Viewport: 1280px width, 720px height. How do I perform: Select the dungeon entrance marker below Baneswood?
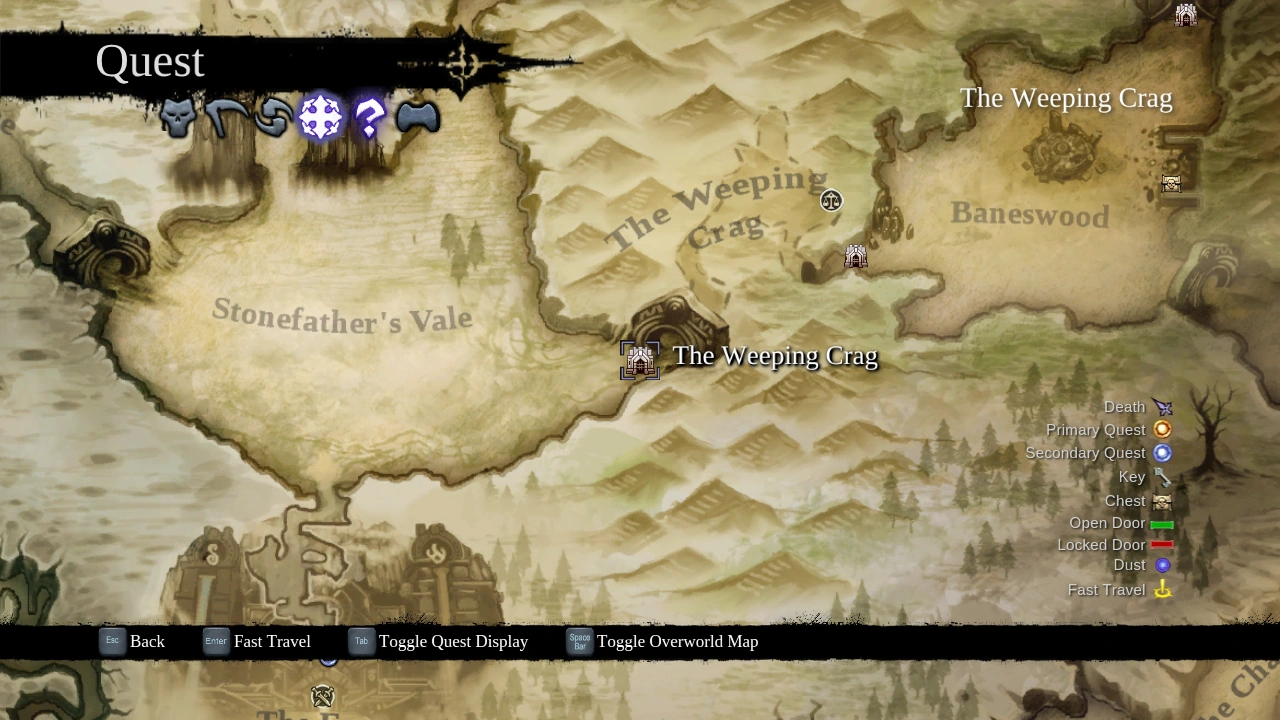[x=855, y=257]
